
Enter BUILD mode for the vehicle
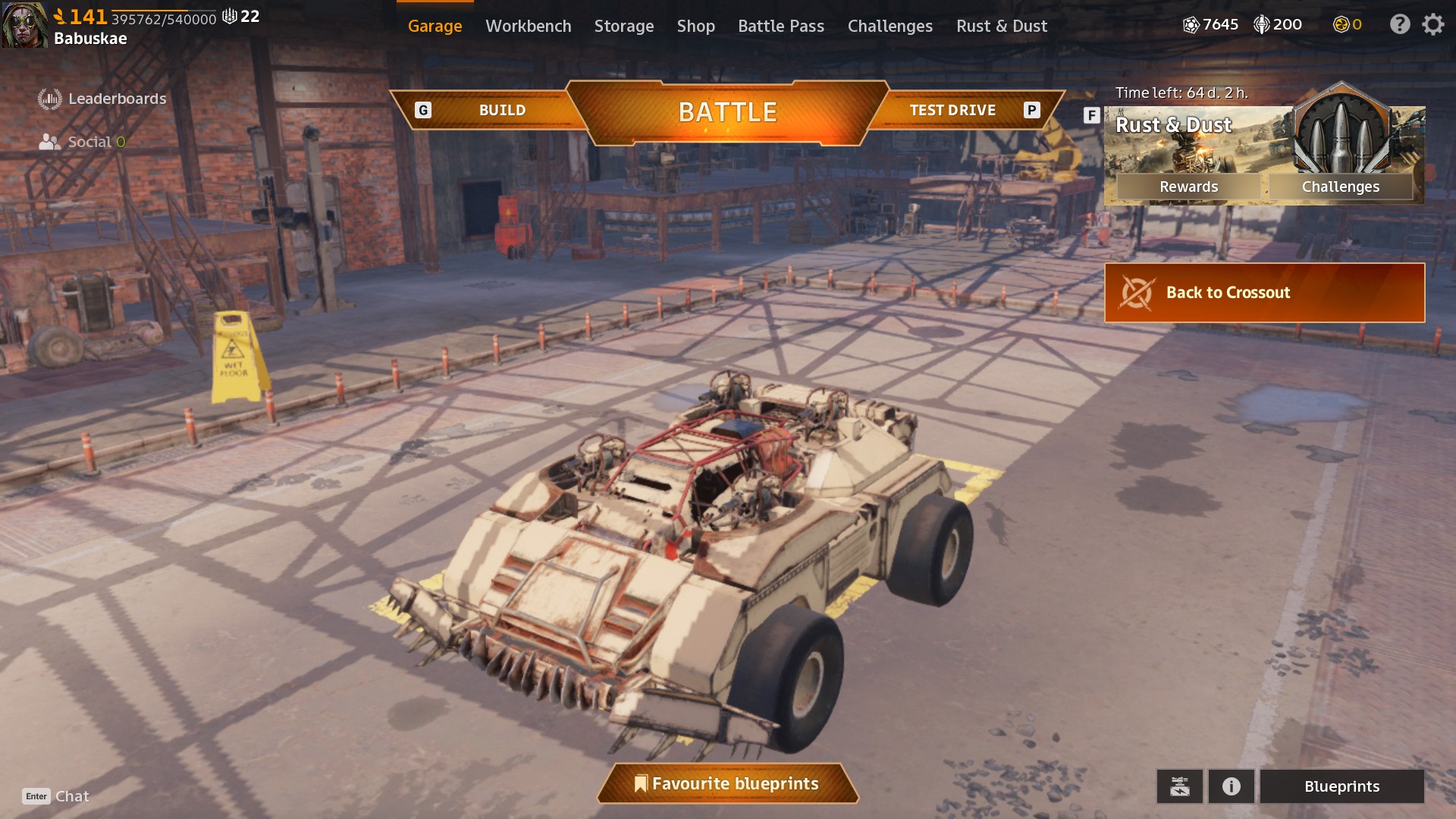pos(501,111)
